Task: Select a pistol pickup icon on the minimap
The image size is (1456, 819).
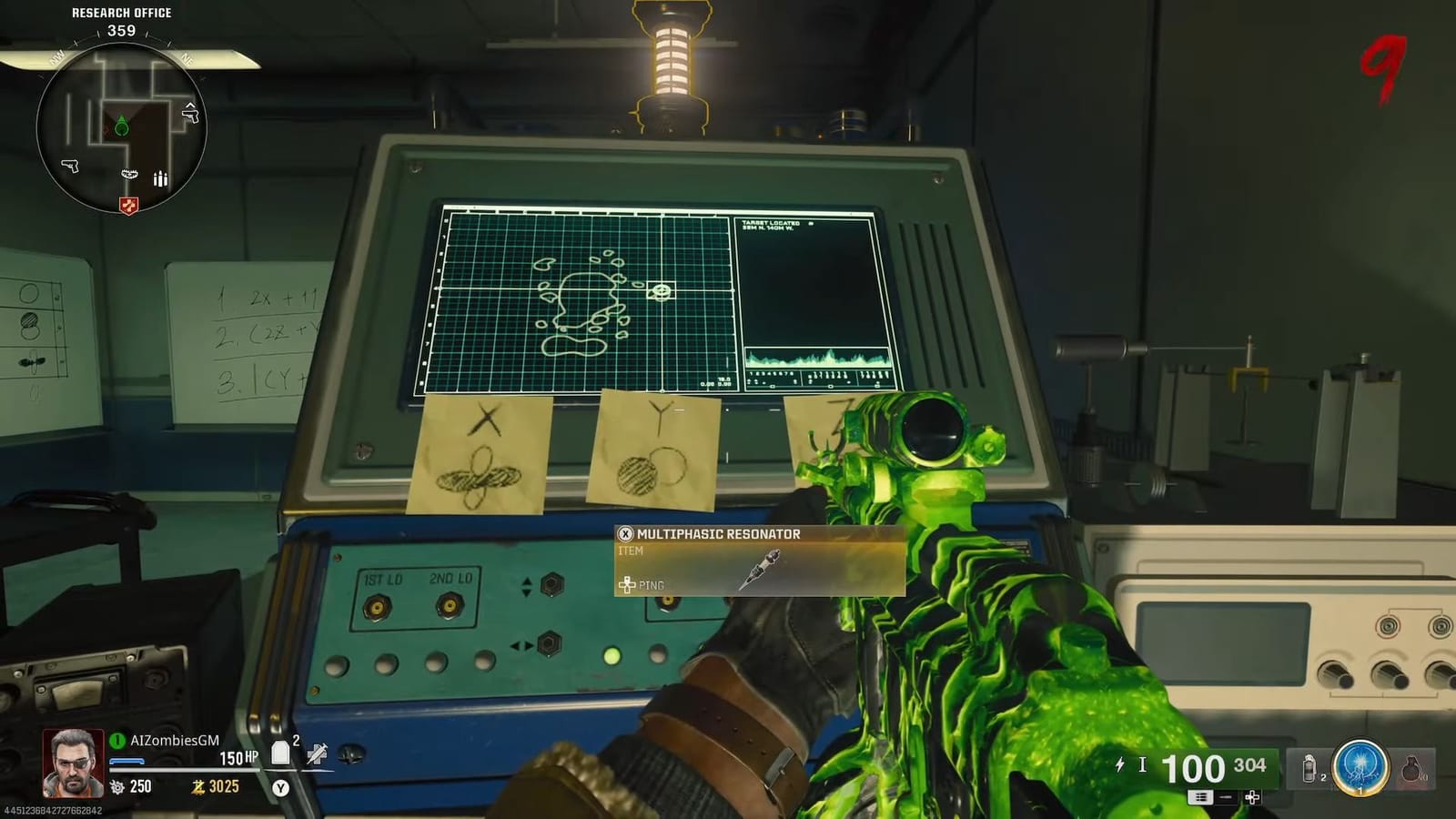Action: pos(70,167)
